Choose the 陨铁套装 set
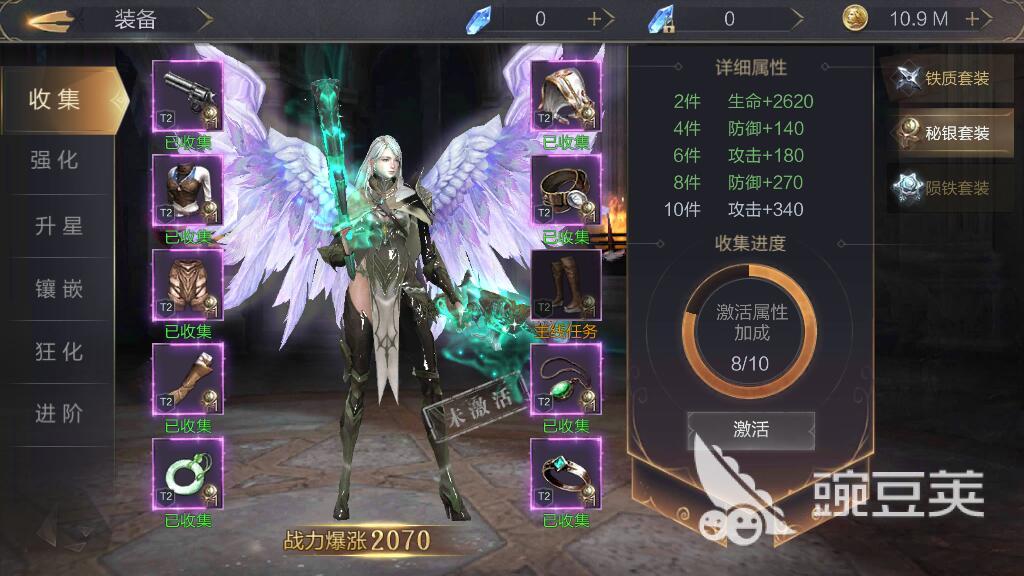This screenshot has width=1024, height=576. (x=948, y=188)
